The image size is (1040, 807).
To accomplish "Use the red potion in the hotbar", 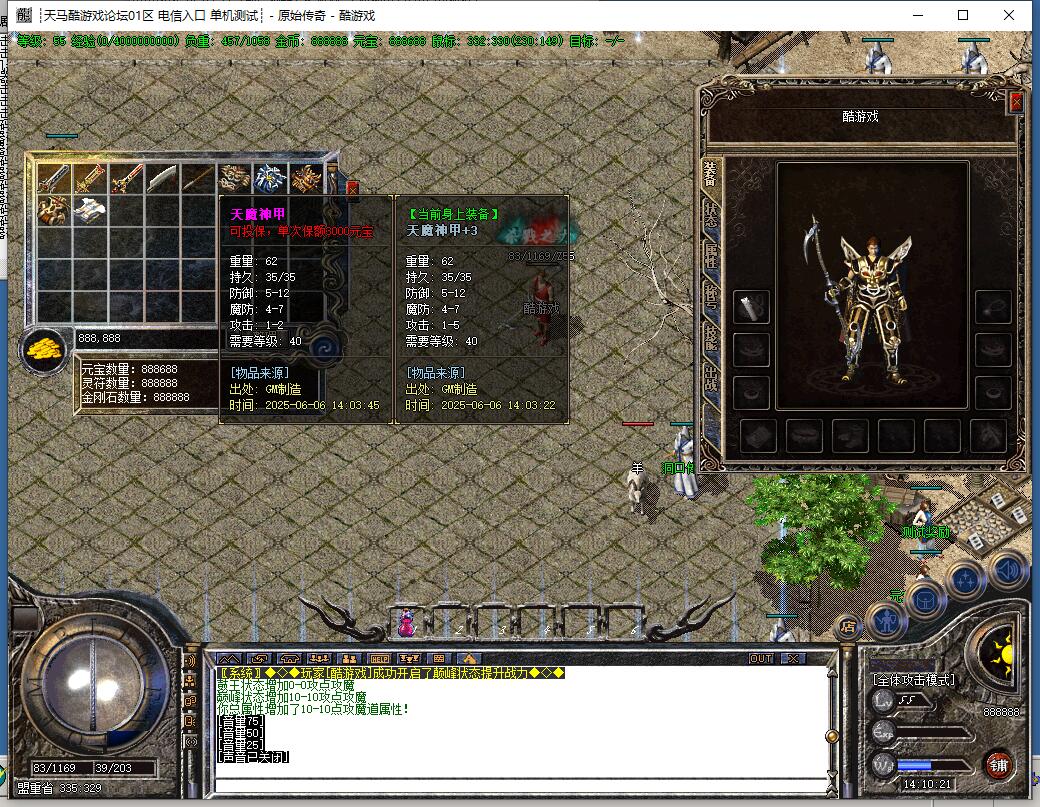I will (407, 624).
